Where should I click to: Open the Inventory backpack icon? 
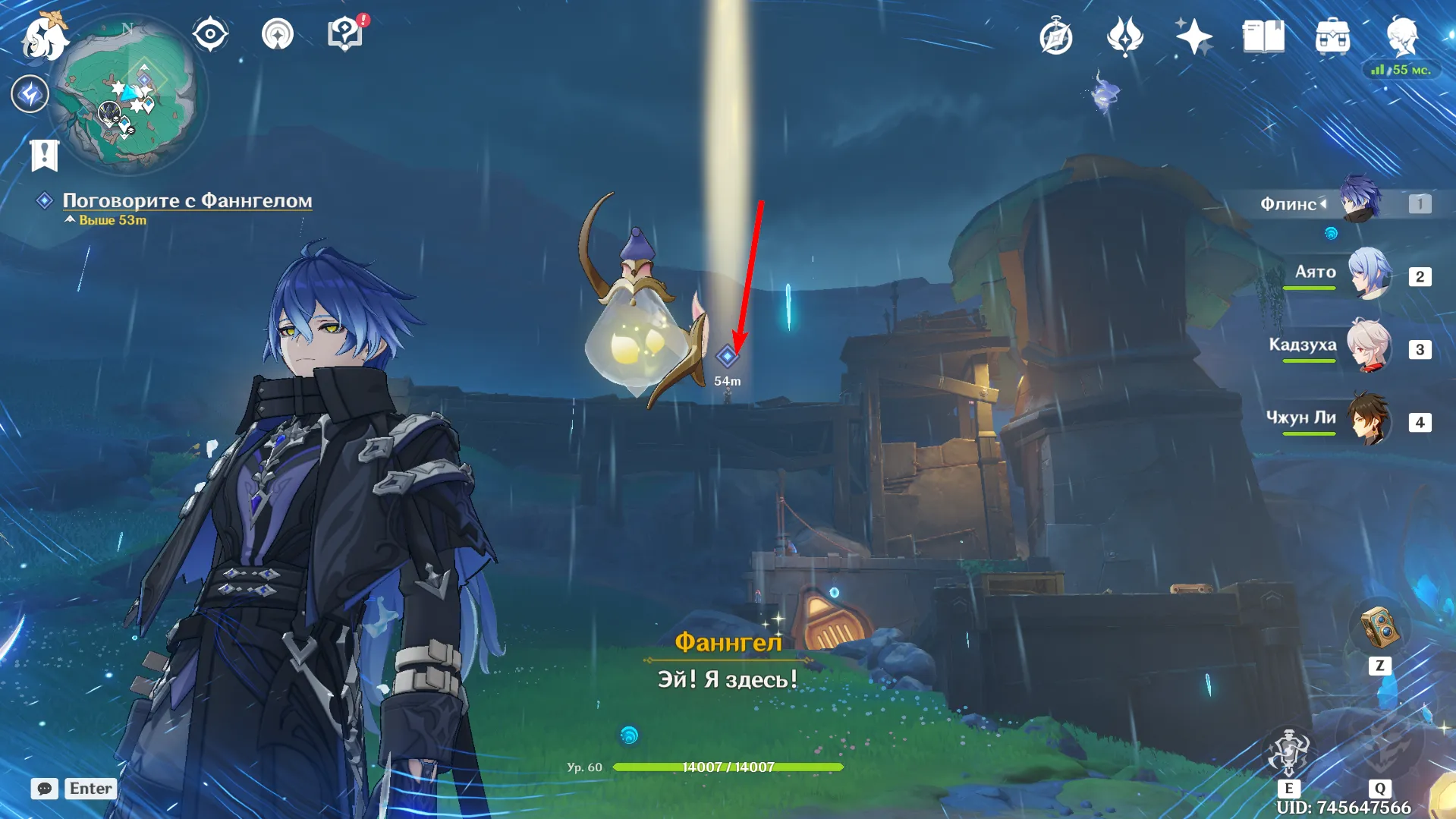point(1333,33)
